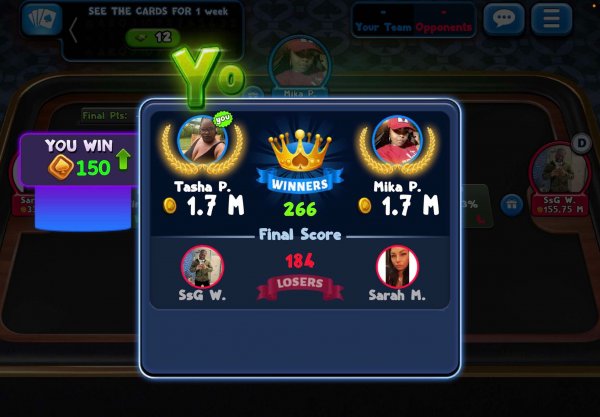Open the hamburger menu button
Viewport: 600px width, 417px height.
coord(551,19)
